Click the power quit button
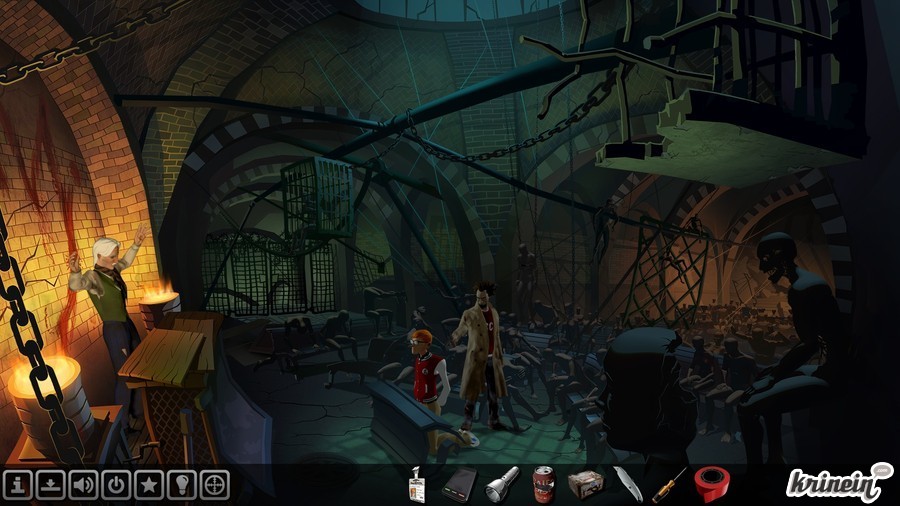The image size is (900, 506). pyautogui.click(x=117, y=485)
